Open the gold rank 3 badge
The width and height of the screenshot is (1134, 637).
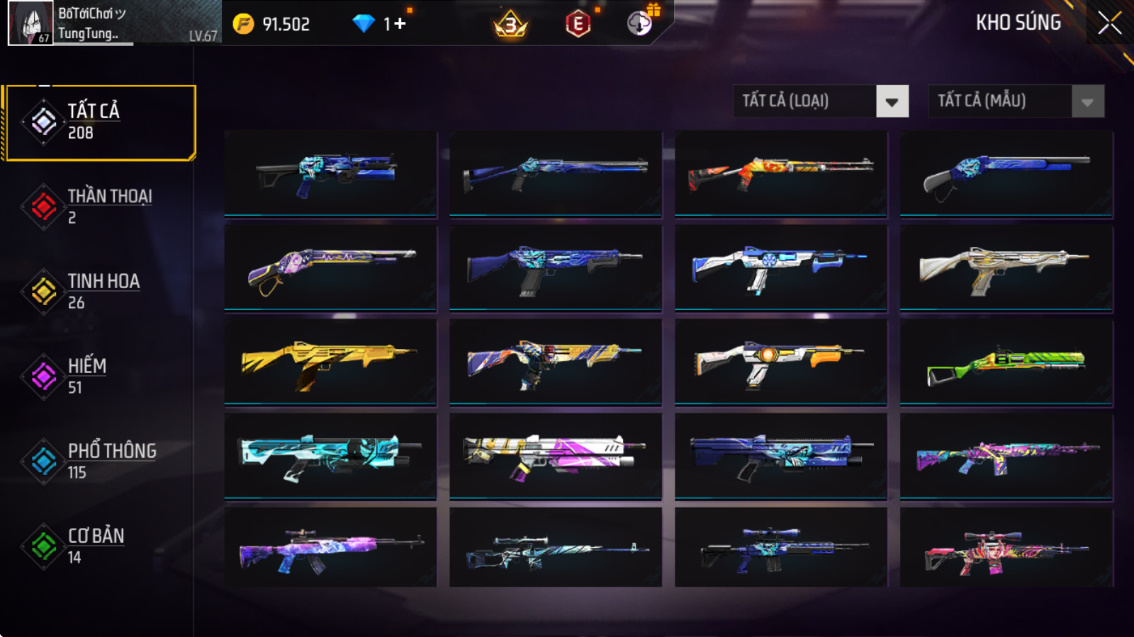tap(511, 24)
